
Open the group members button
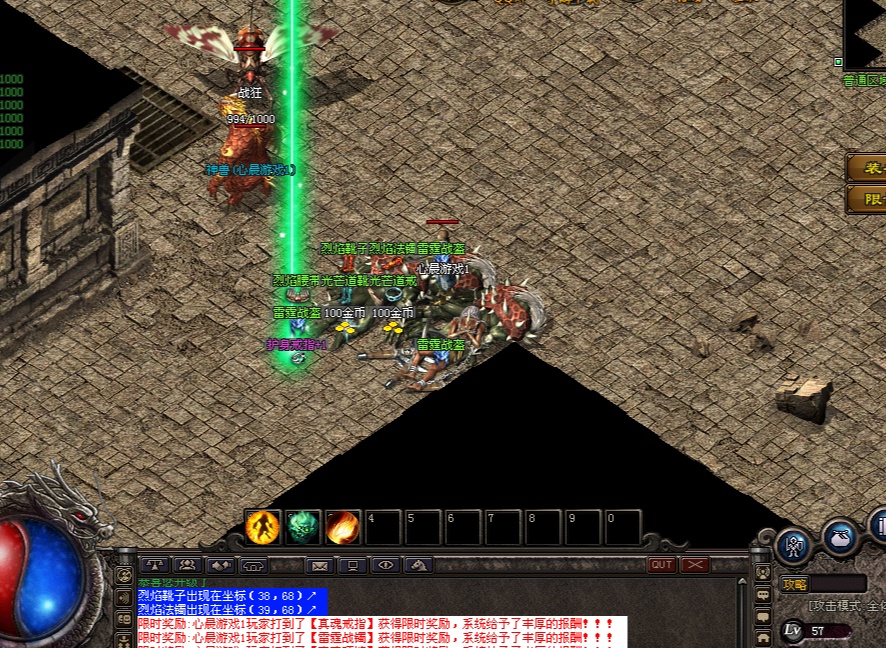186,565
